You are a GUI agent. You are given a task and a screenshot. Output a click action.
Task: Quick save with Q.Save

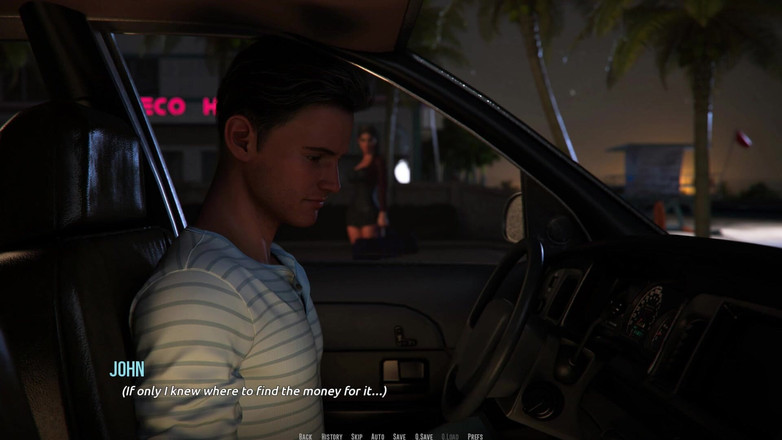424,436
